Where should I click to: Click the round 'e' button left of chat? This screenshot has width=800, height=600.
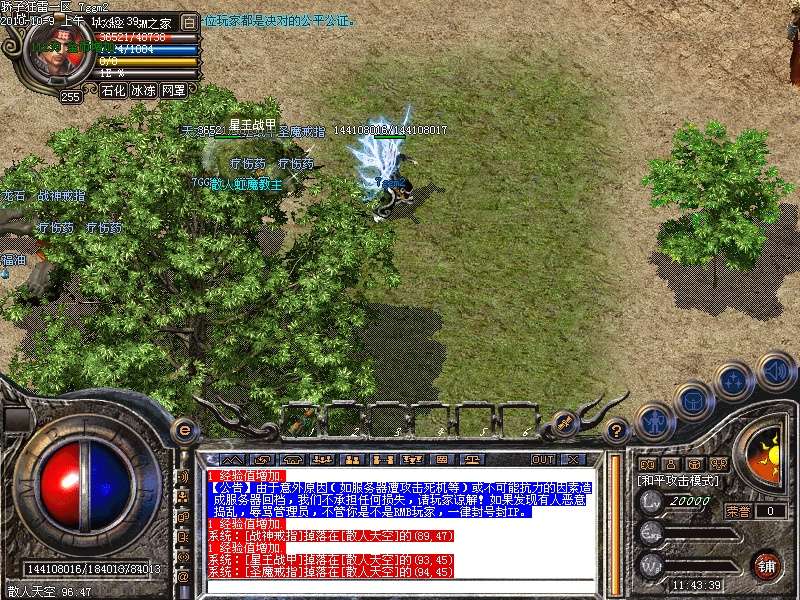tap(183, 430)
